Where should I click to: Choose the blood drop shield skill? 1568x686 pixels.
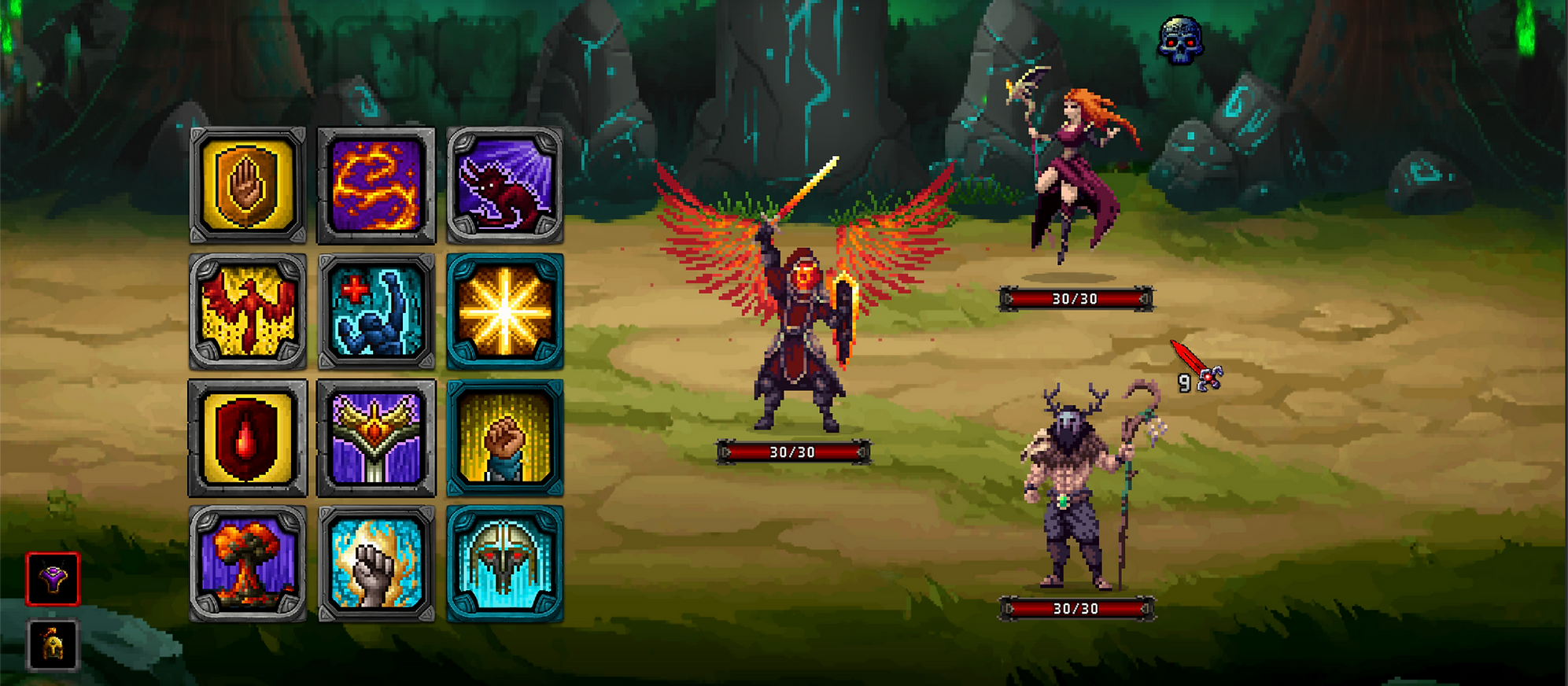[x=247, y=437]
